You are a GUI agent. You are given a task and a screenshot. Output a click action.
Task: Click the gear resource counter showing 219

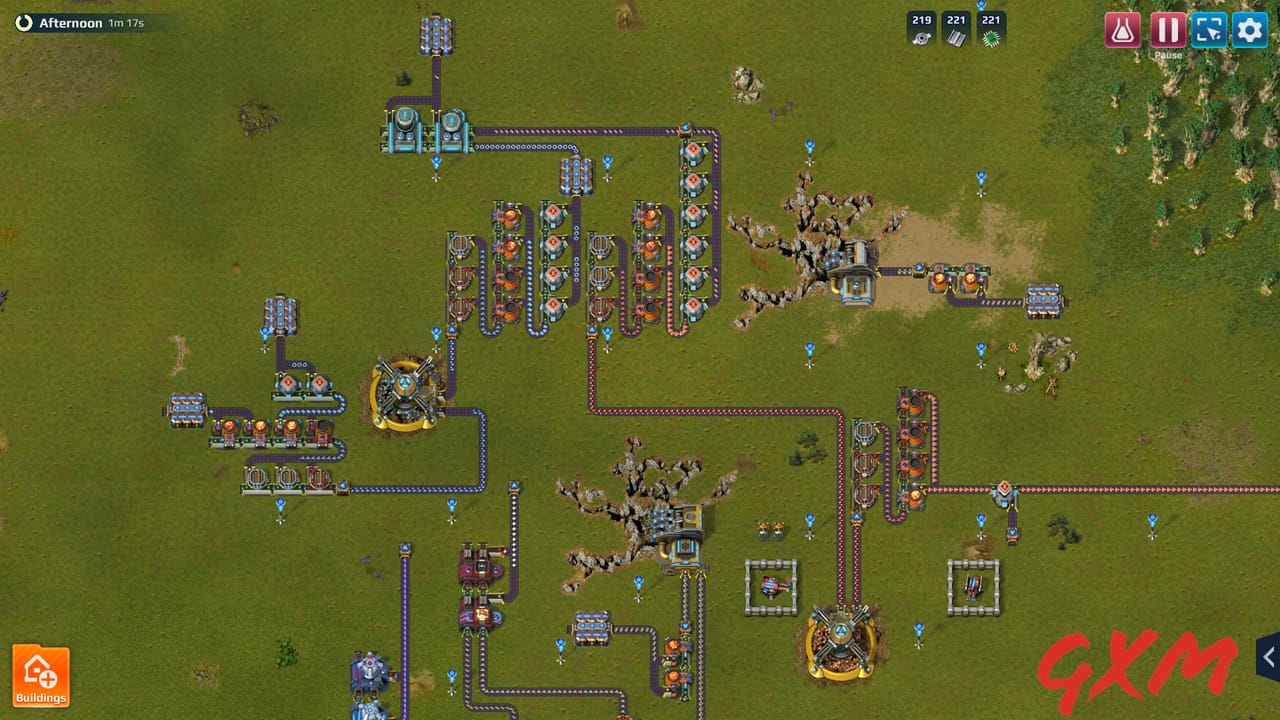921,27
